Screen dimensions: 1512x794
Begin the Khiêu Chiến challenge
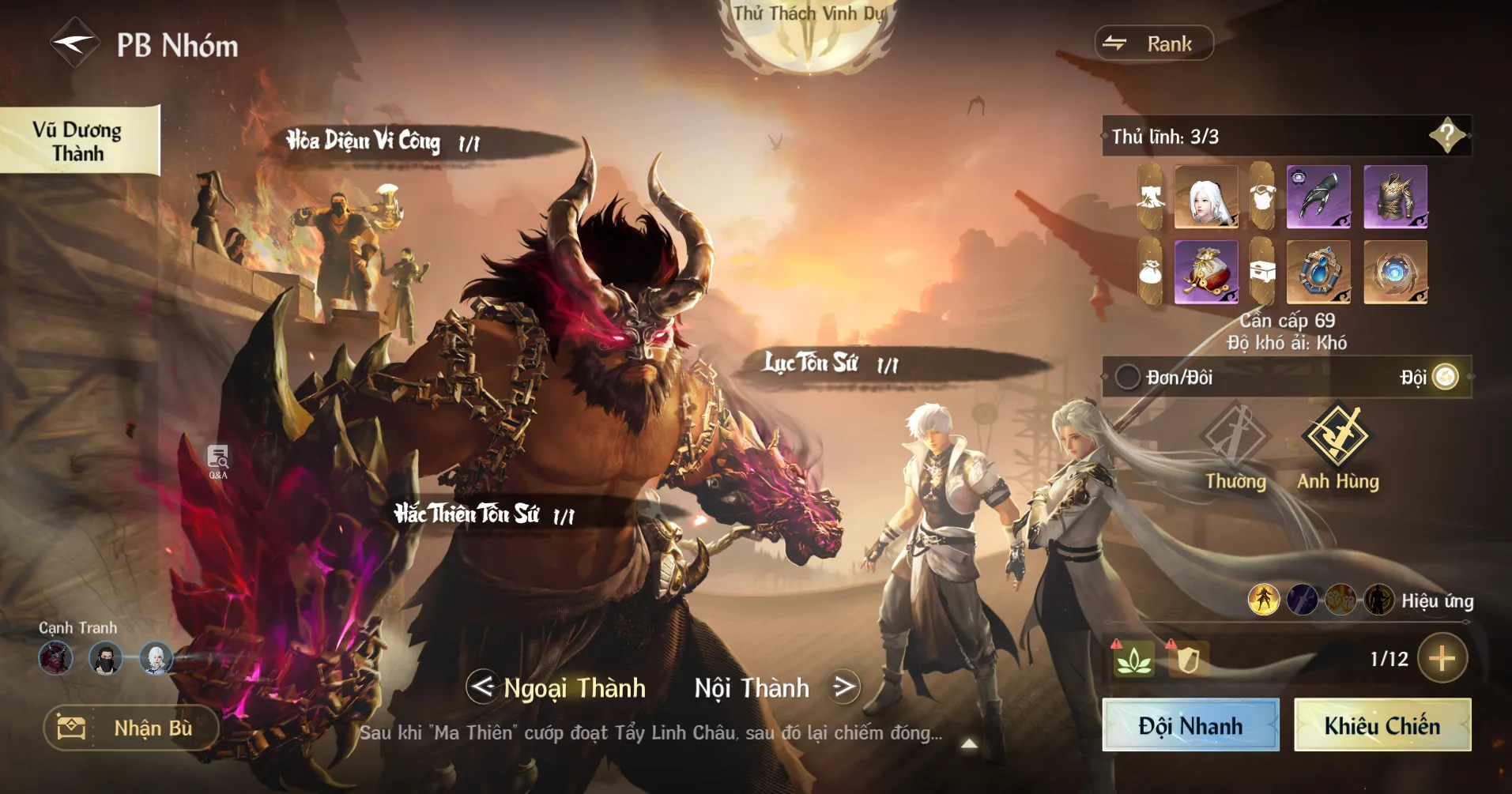pos(1382,725)
